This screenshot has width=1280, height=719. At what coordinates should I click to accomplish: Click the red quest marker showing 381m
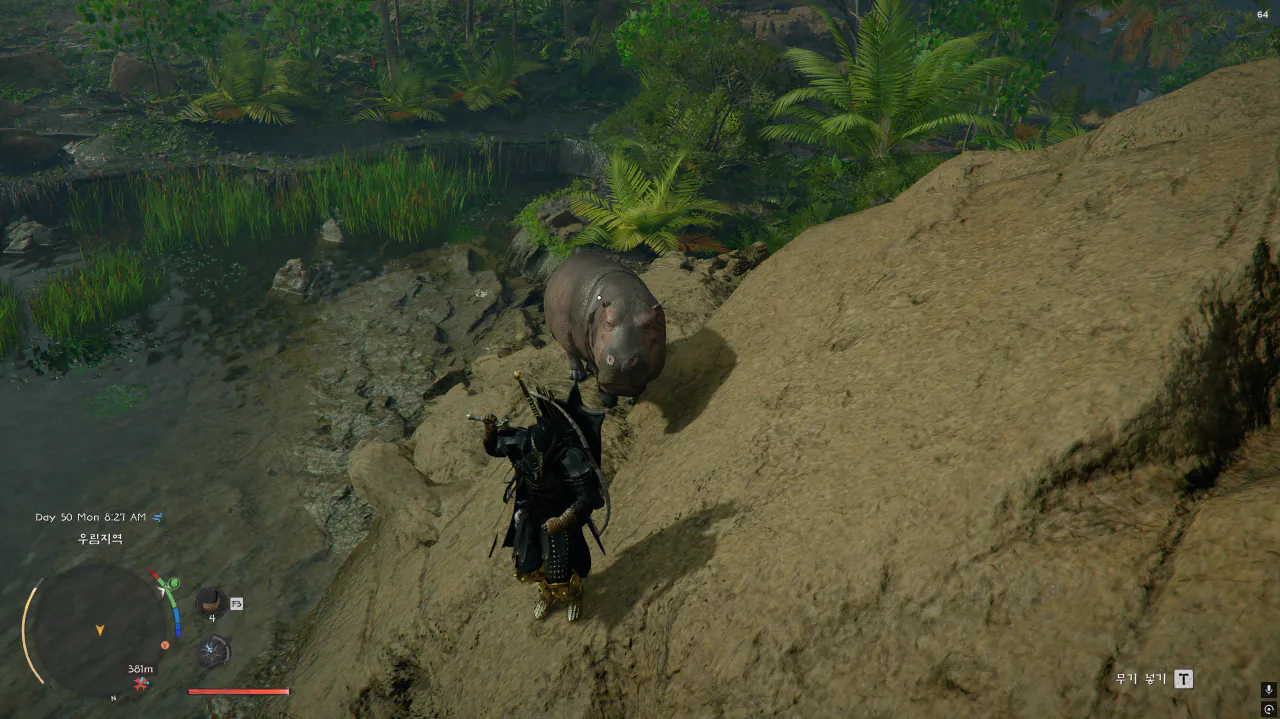tap(141, 683)
